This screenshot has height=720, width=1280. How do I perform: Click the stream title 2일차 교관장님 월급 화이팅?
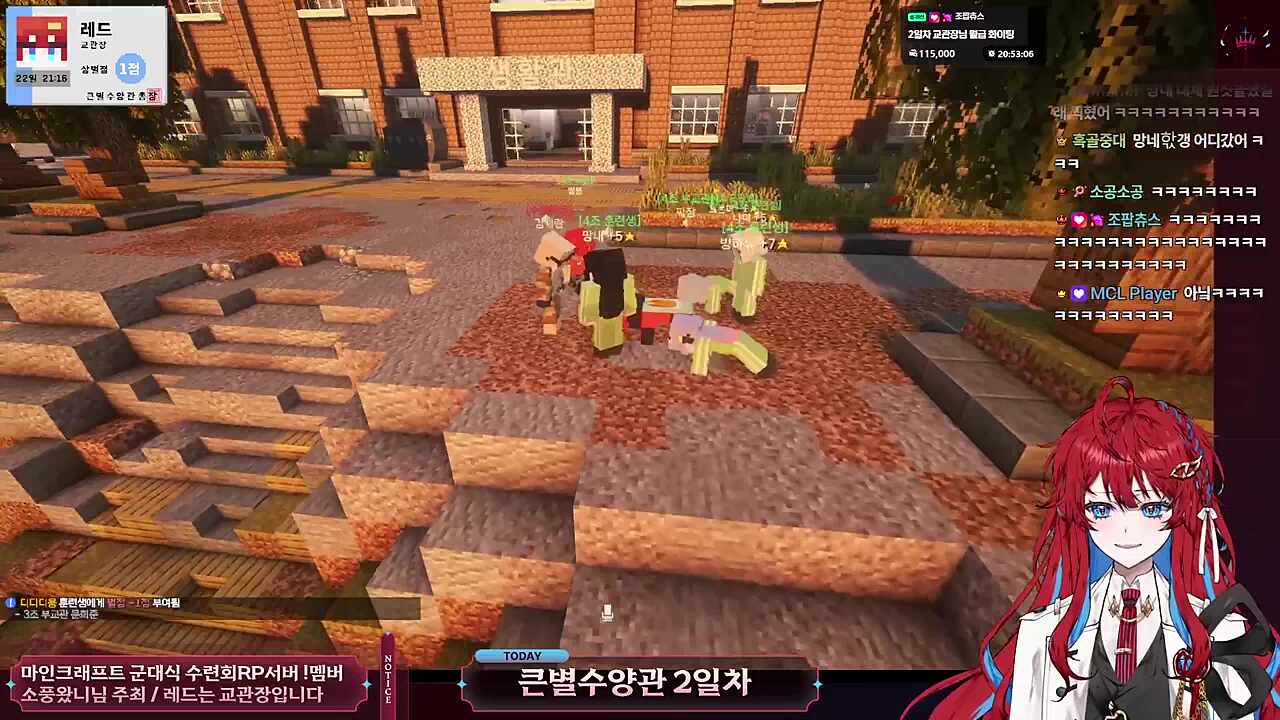tap(962, 34)
